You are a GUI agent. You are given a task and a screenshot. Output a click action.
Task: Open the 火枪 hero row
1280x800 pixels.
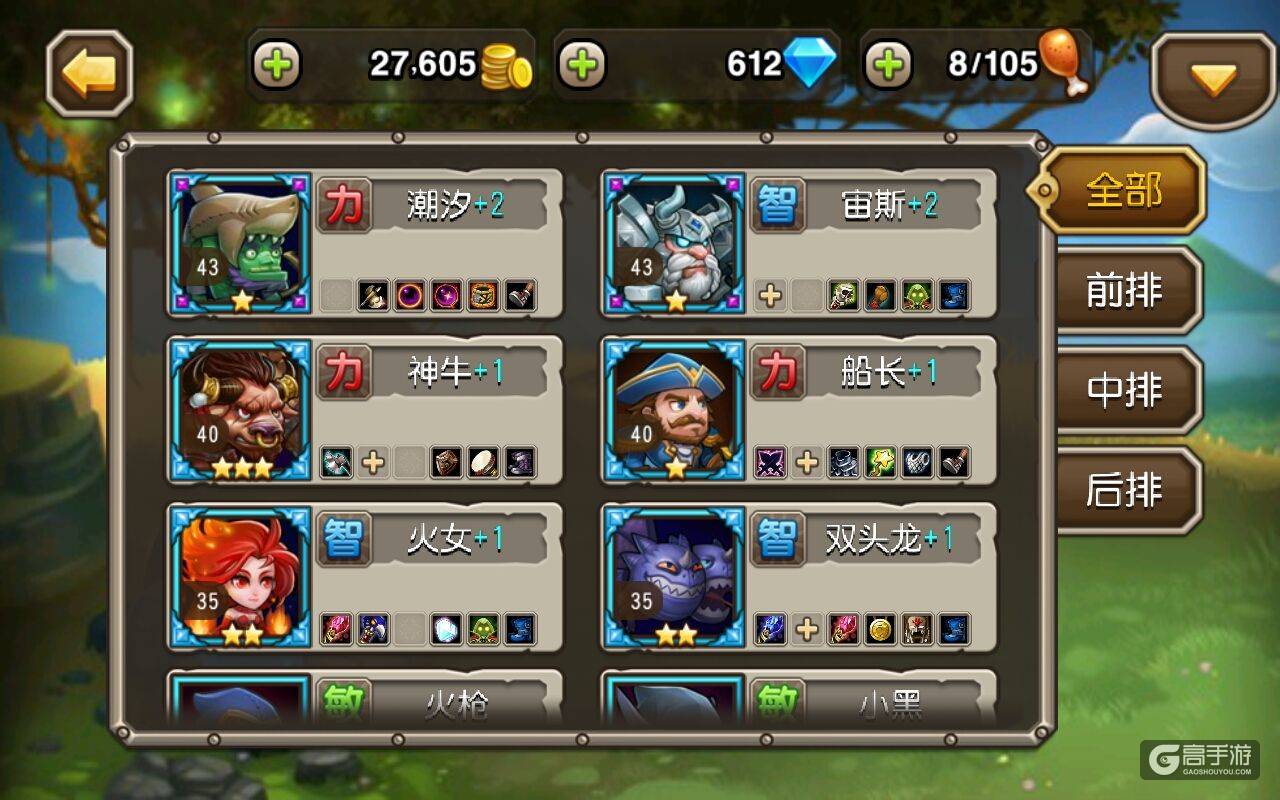(365, 698)
